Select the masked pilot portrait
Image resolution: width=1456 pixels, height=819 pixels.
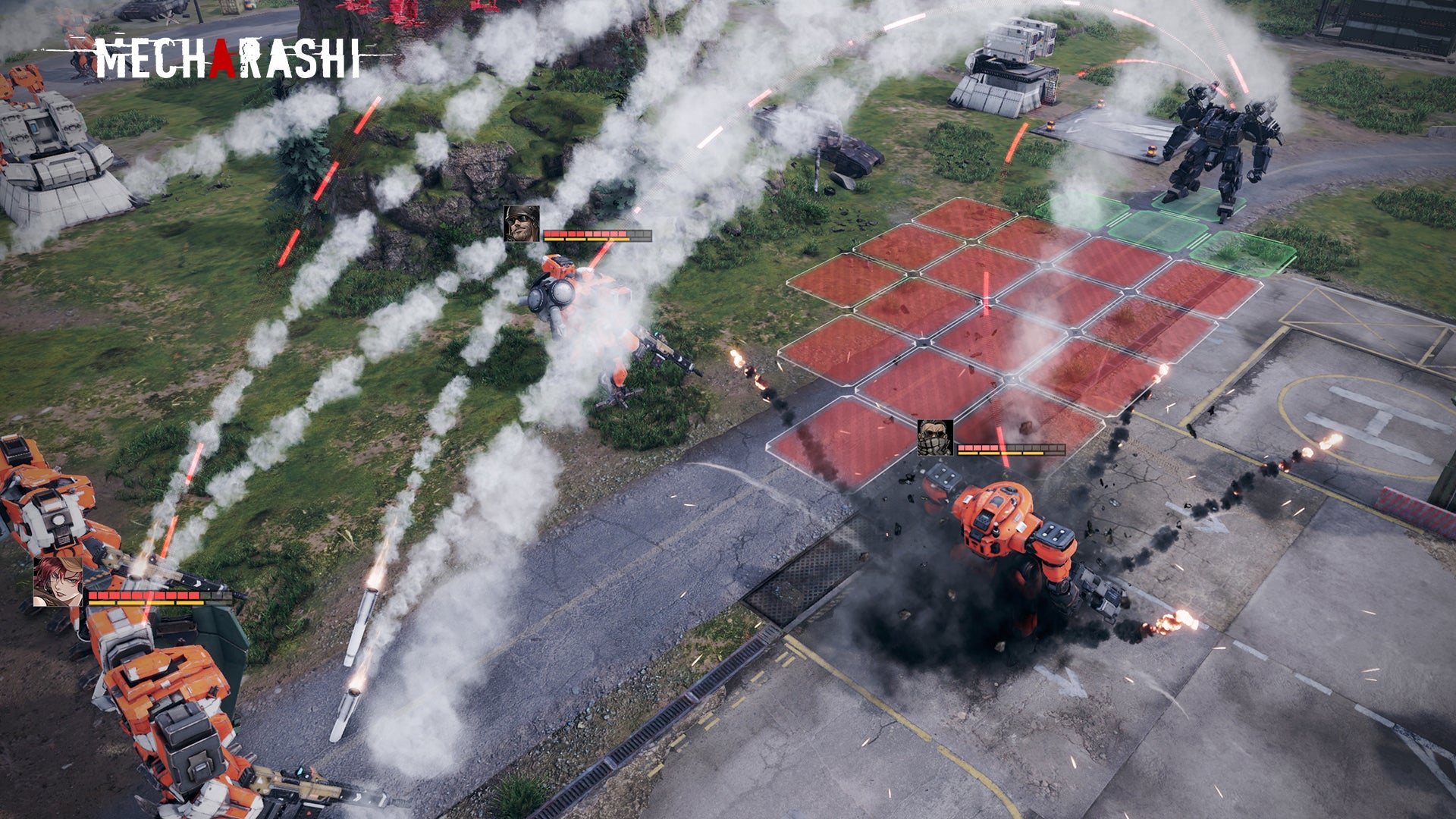click(x=935, y=438)
